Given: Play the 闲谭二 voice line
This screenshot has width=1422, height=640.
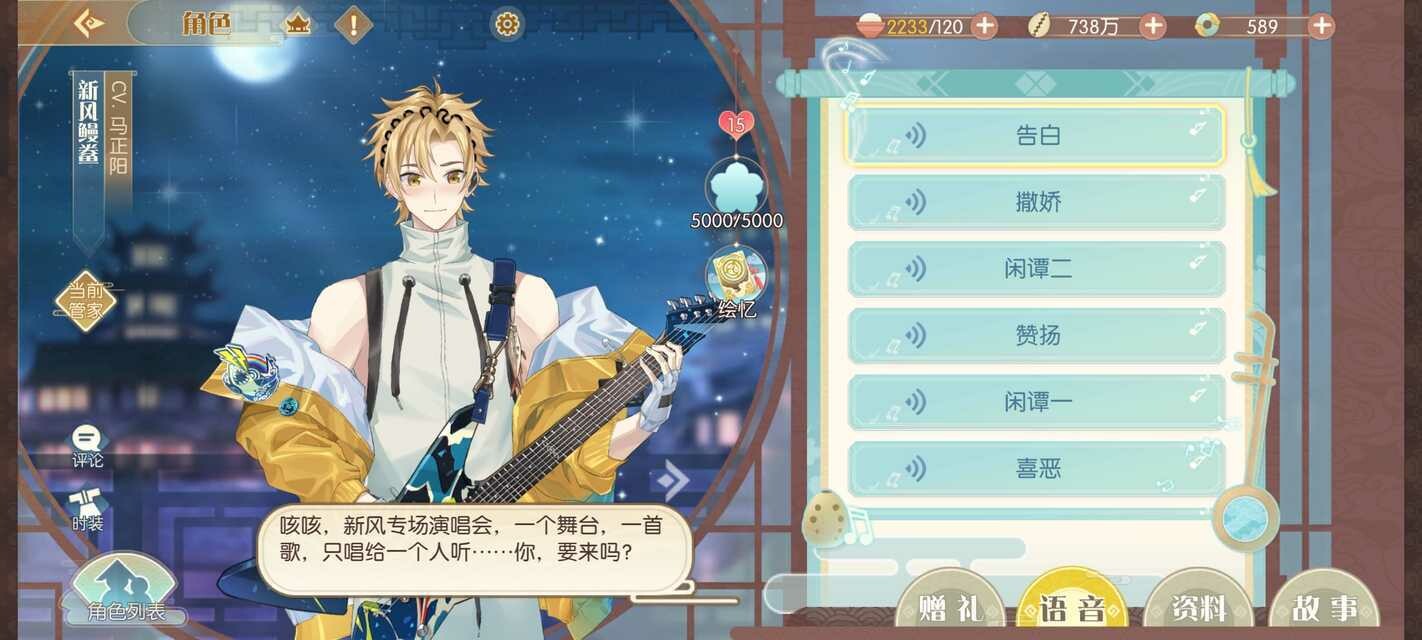Looking at the screenshot, I should 1036,268.
